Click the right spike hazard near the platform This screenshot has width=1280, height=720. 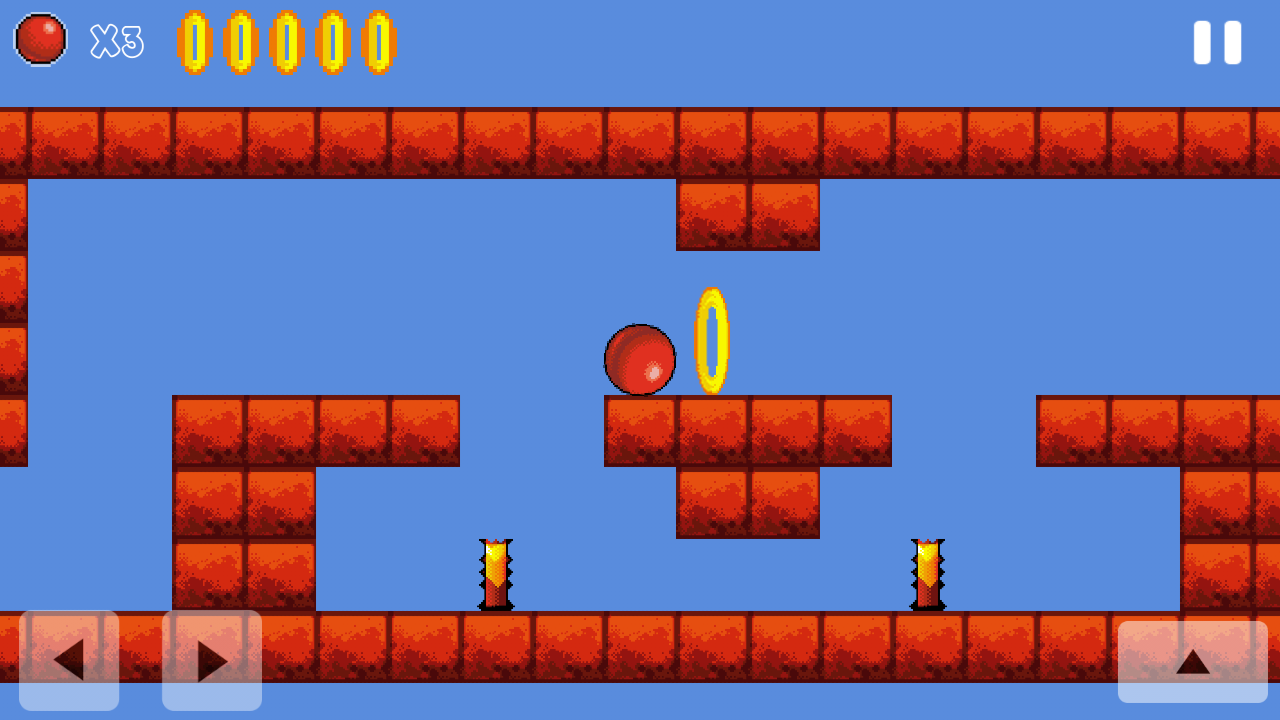click(x=928, y=575)
